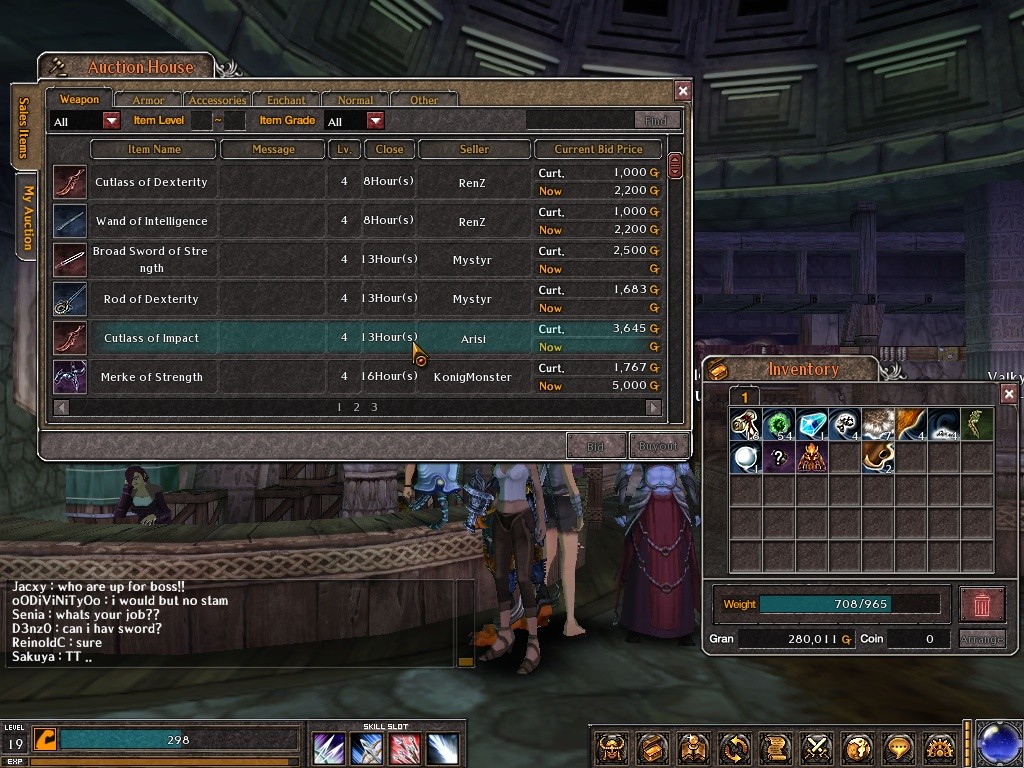This screenshot has height=768, width=1024.
Task: Click the Buyout button
Action: point(658,446)
